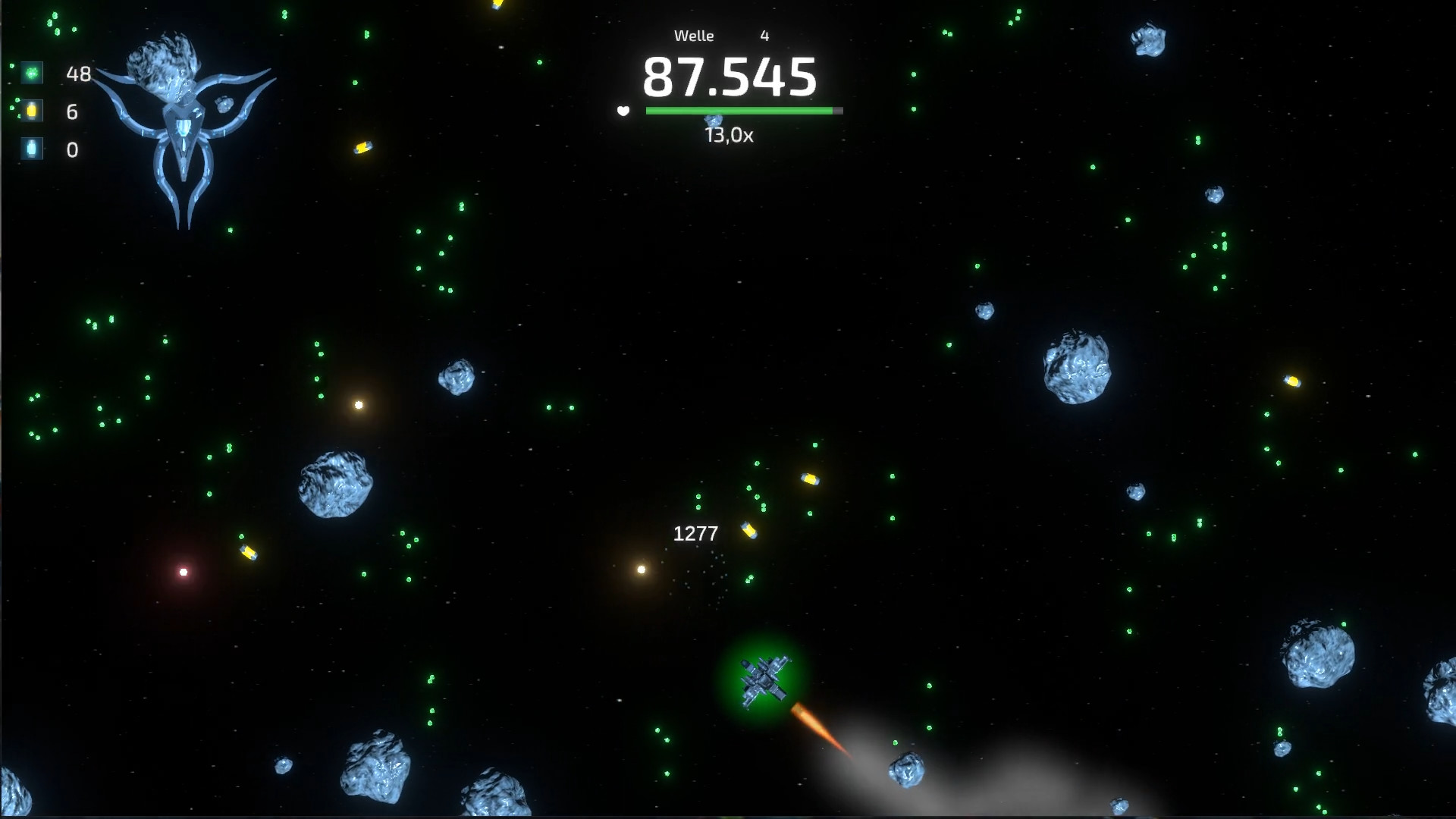This screenshot has height=819, width=1456.
Task: Select the Welle 4 header label
Action: point(694,35)
